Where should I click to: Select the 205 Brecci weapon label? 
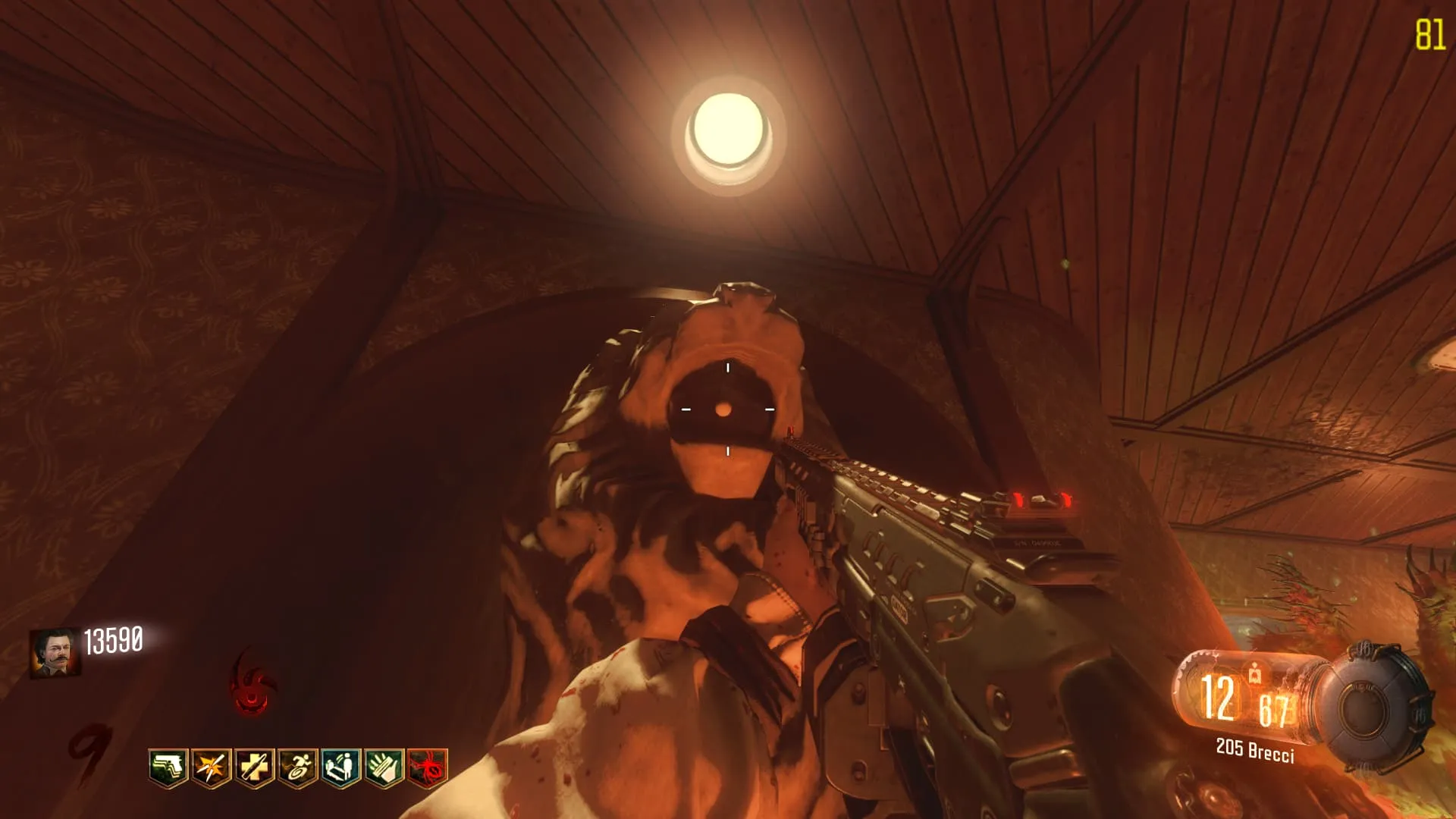(x=1255, y=750)
